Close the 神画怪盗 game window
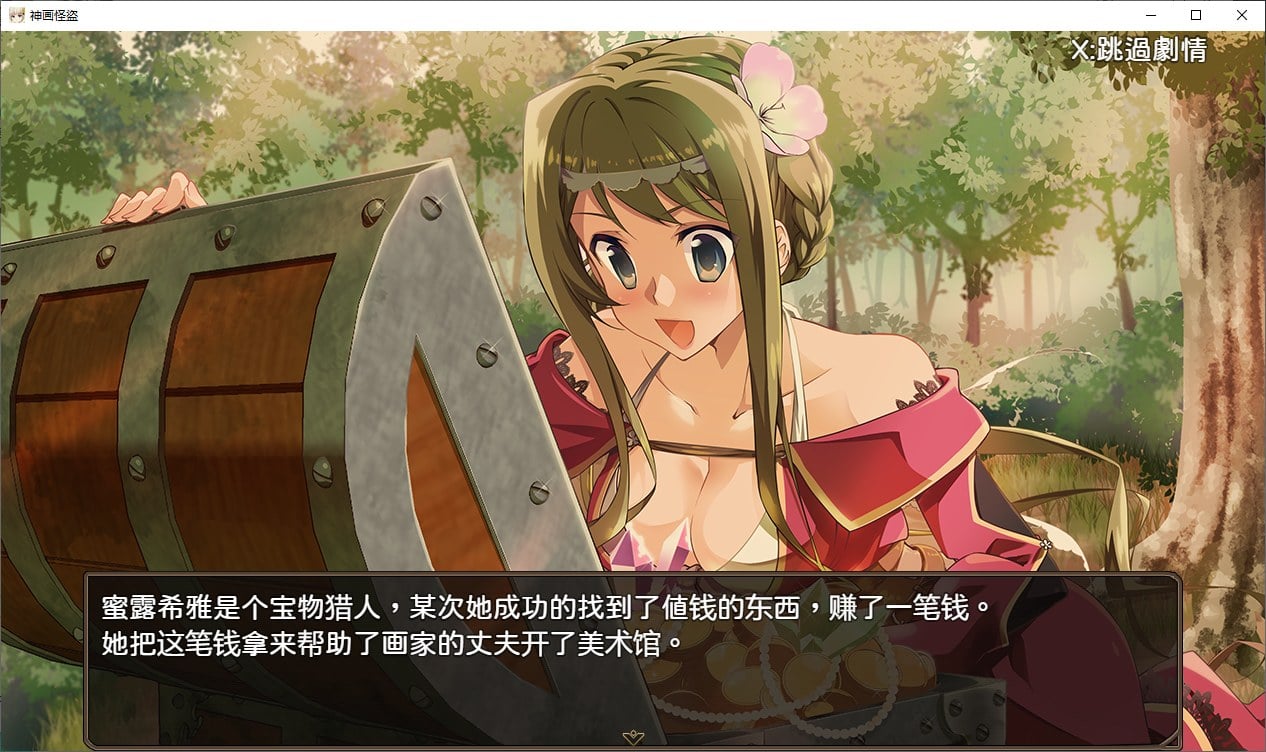1266x752 pixels. coord(1242,15)
